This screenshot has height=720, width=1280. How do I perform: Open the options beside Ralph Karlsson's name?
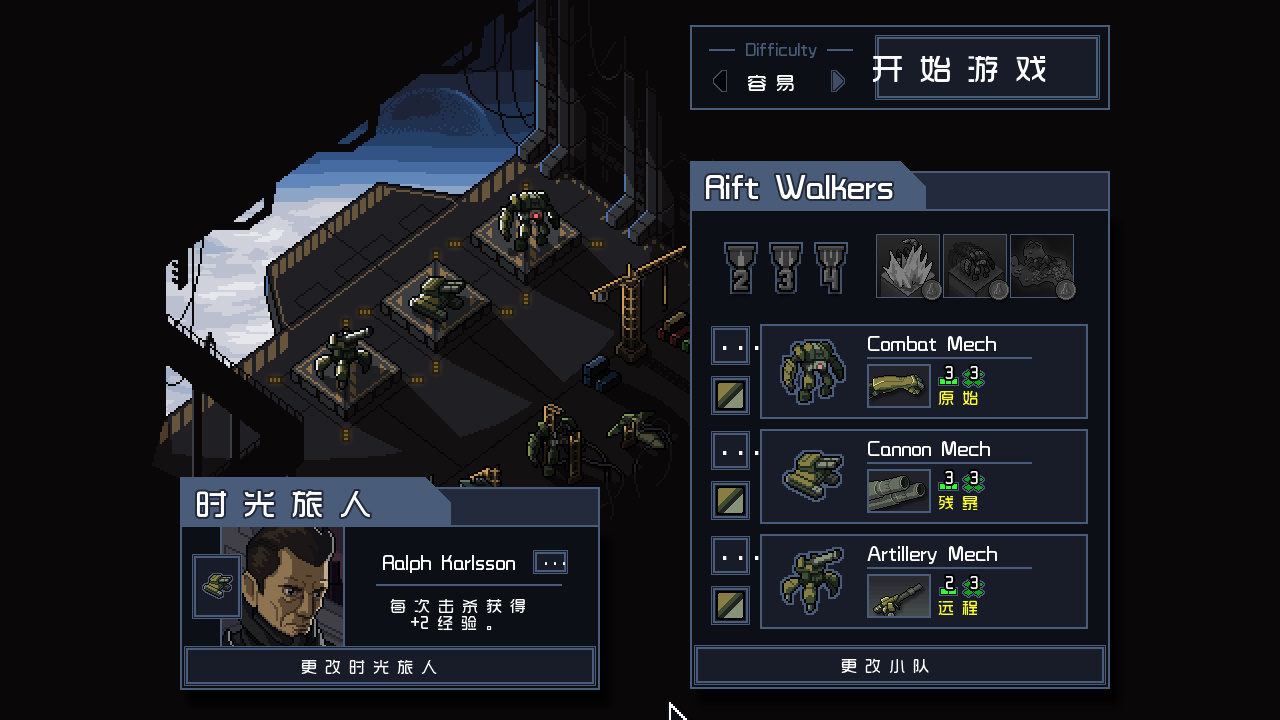click(551, 562)
